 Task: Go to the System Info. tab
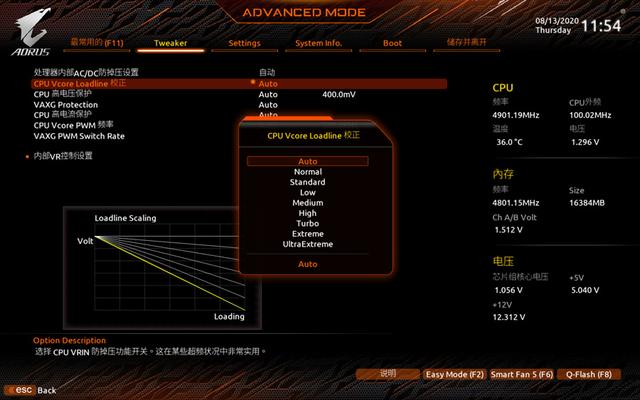click(x=319, y=43)
